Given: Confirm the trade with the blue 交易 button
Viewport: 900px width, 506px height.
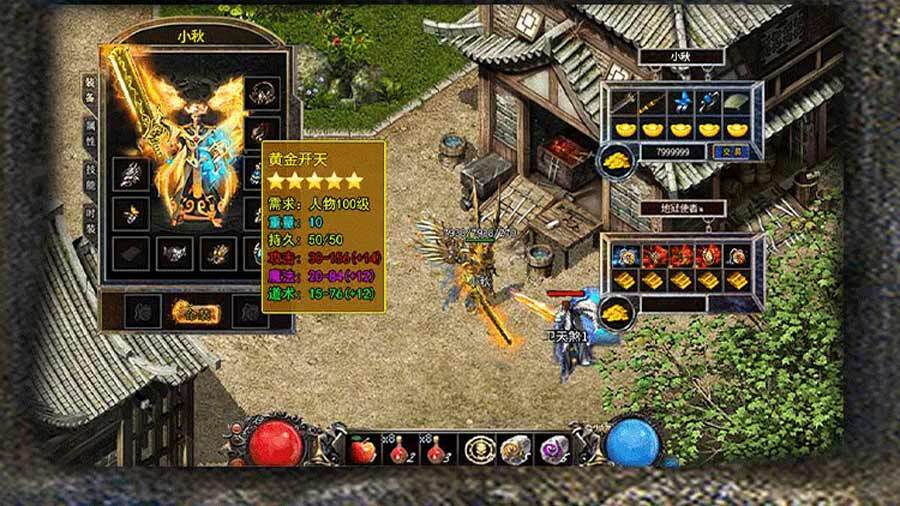Looking at the screenshot, I should (729, 150).
